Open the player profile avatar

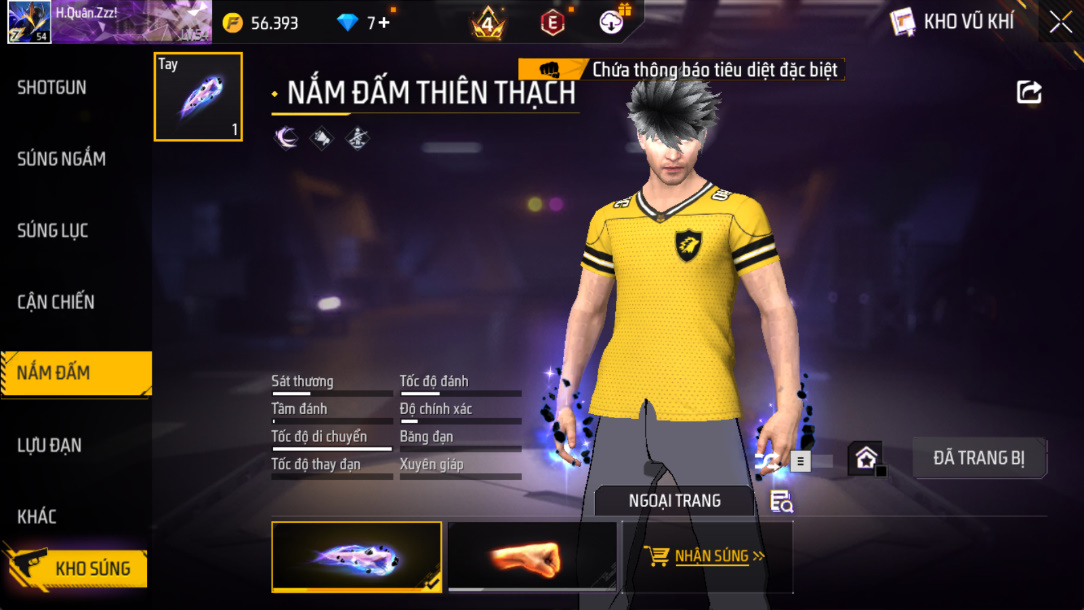(29, 22)
